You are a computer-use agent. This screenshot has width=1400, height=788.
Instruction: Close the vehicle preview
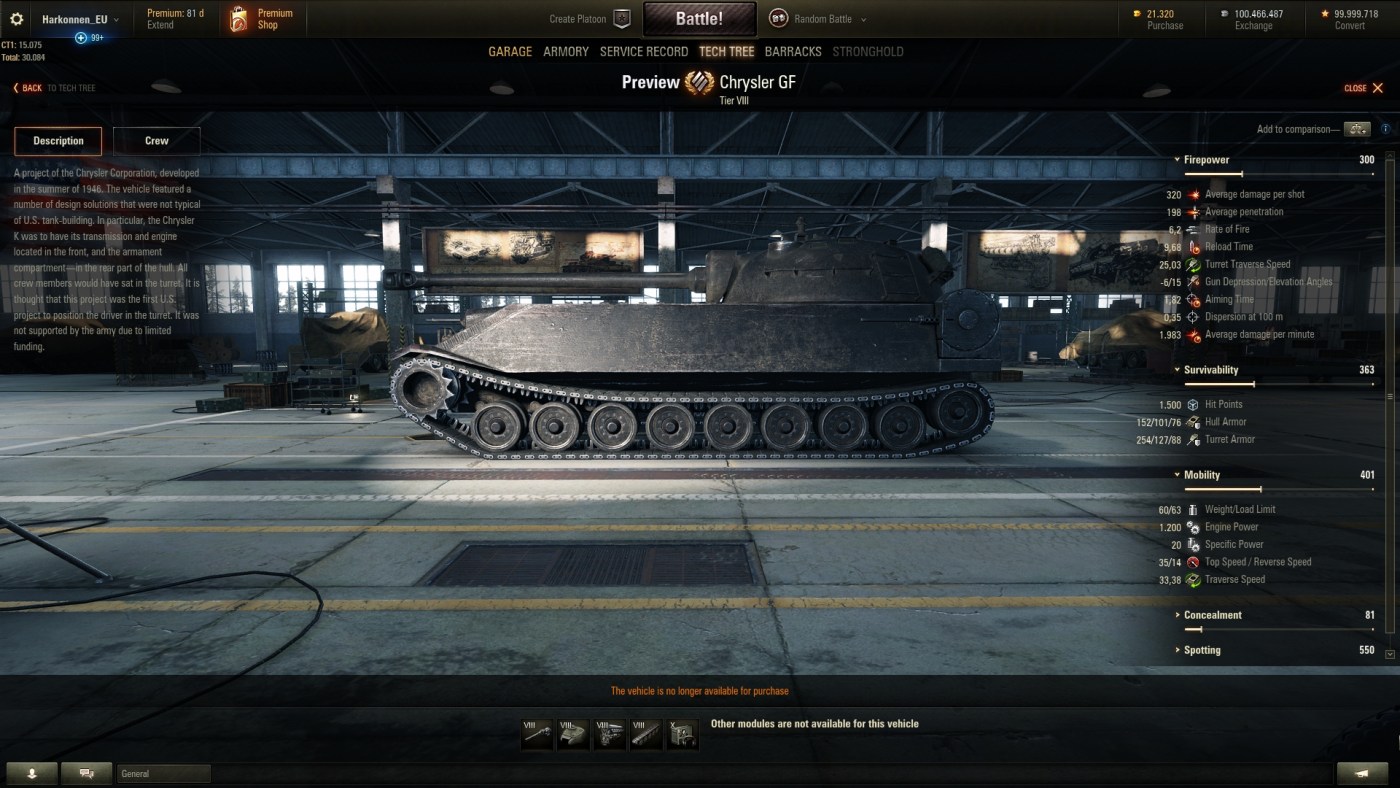pos(1364,88)
